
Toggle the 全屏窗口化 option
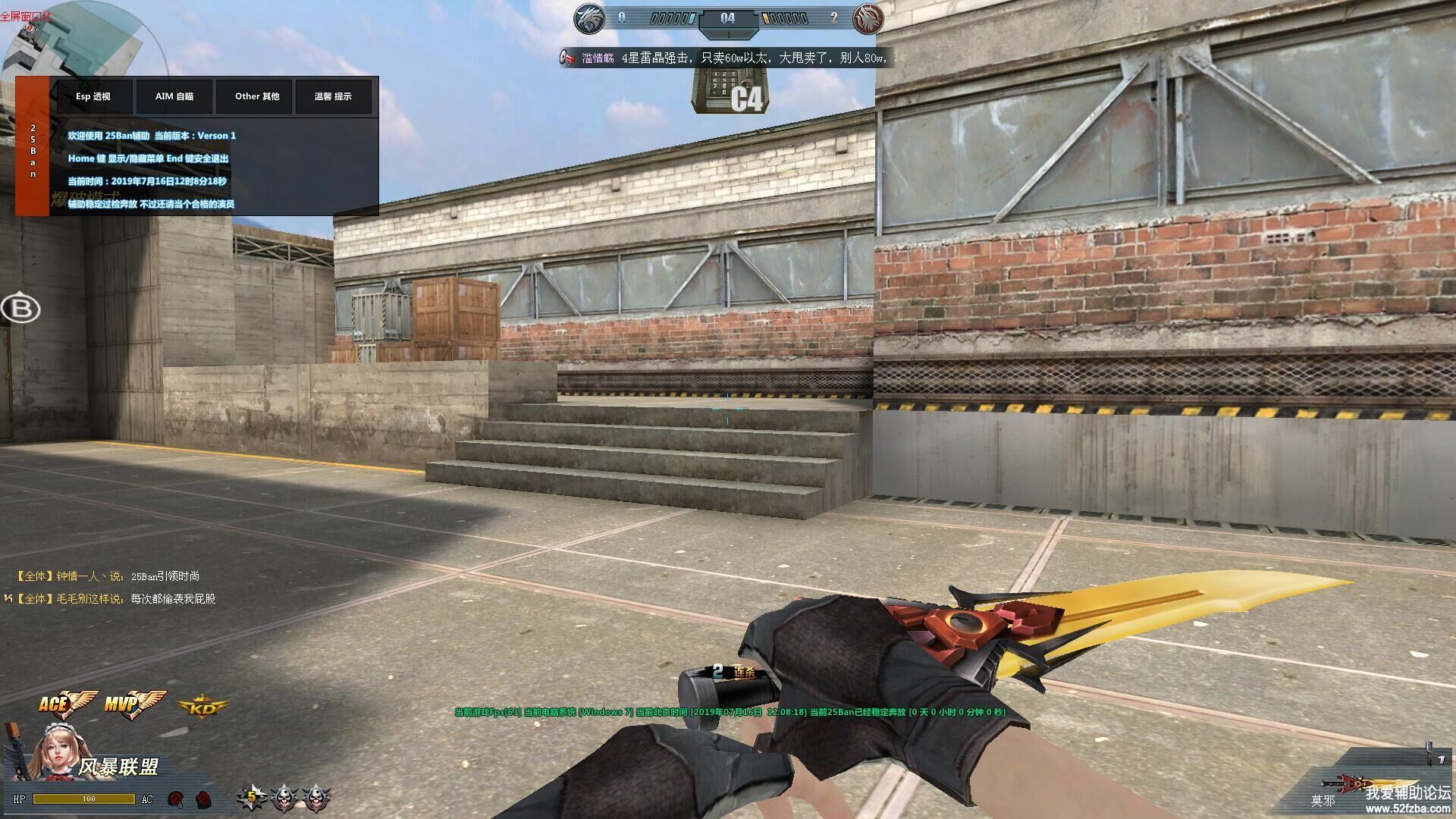[x=26, y=16]
